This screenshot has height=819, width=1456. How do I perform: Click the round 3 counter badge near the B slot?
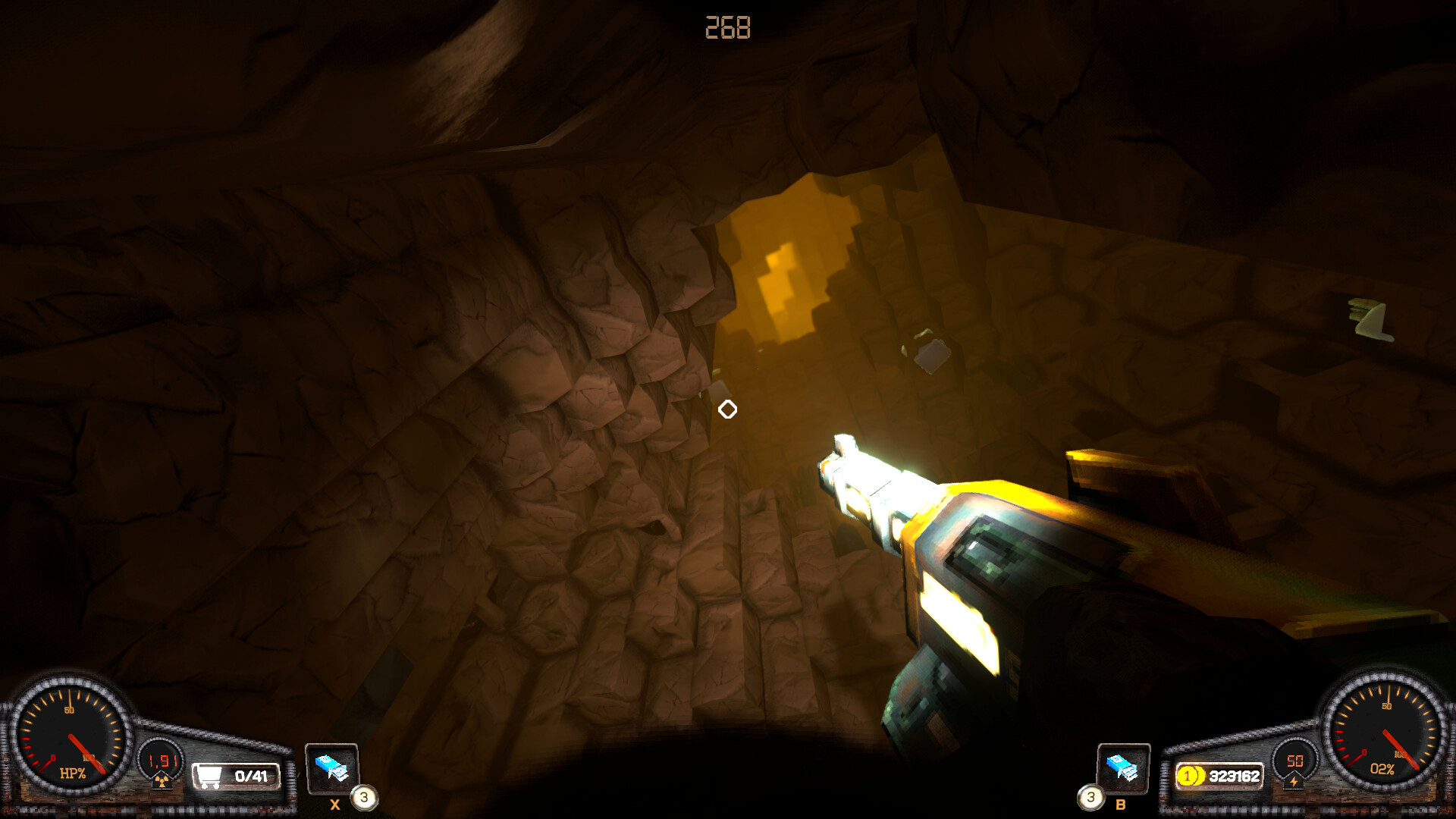(1091, 797)
